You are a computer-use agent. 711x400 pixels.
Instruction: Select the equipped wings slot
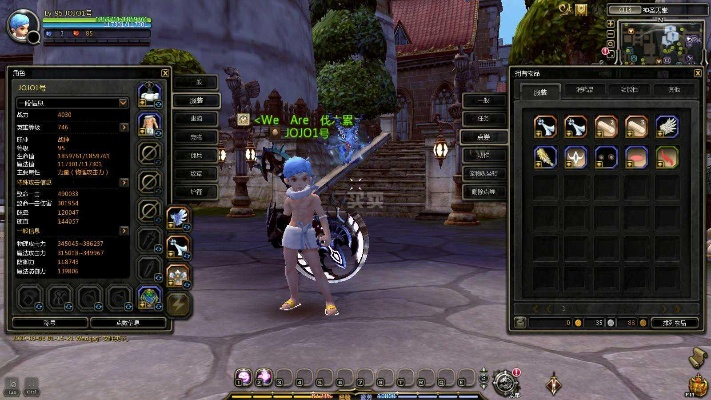(179, 216)
